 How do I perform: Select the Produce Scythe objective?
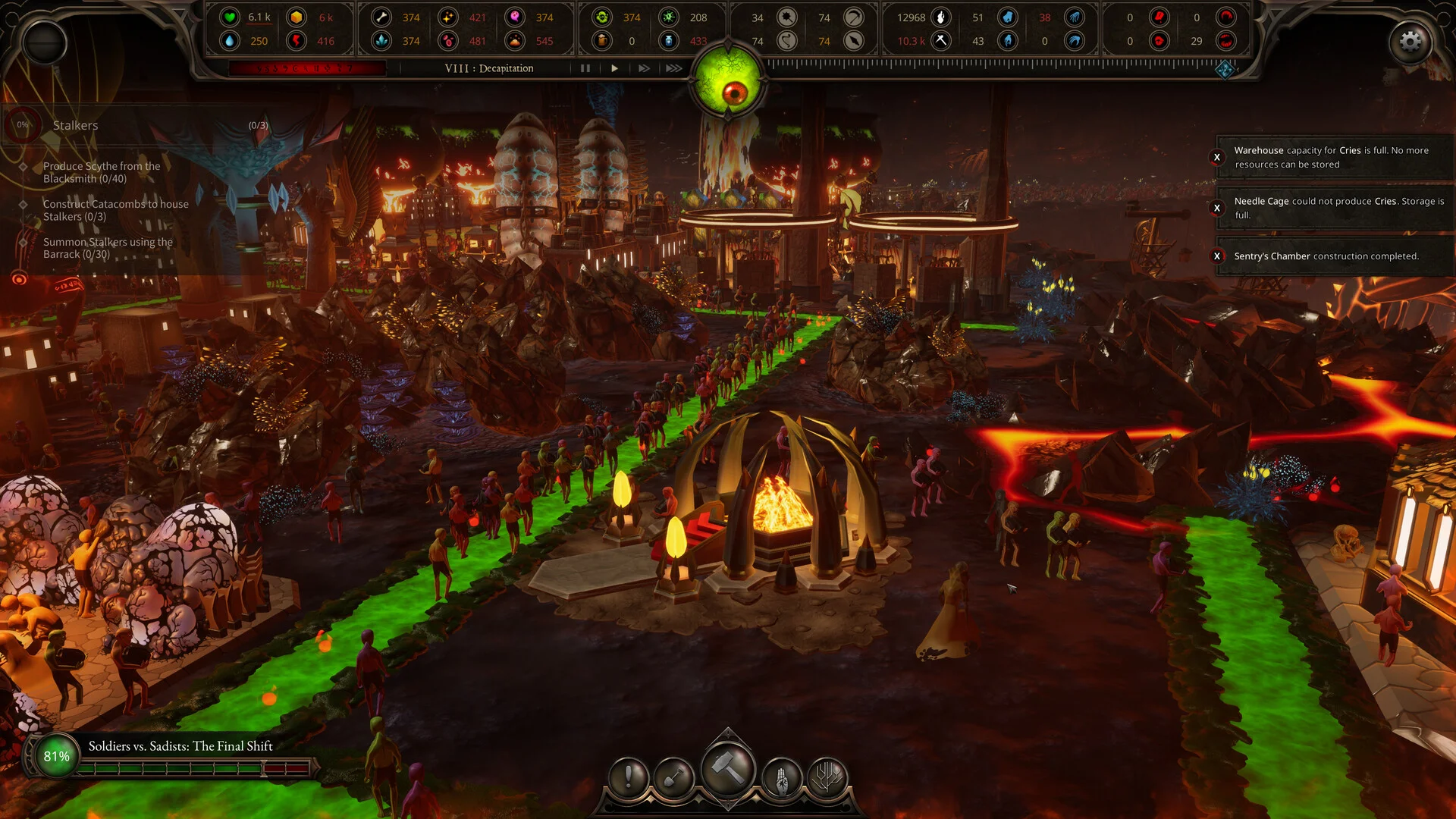pos(102,172)
